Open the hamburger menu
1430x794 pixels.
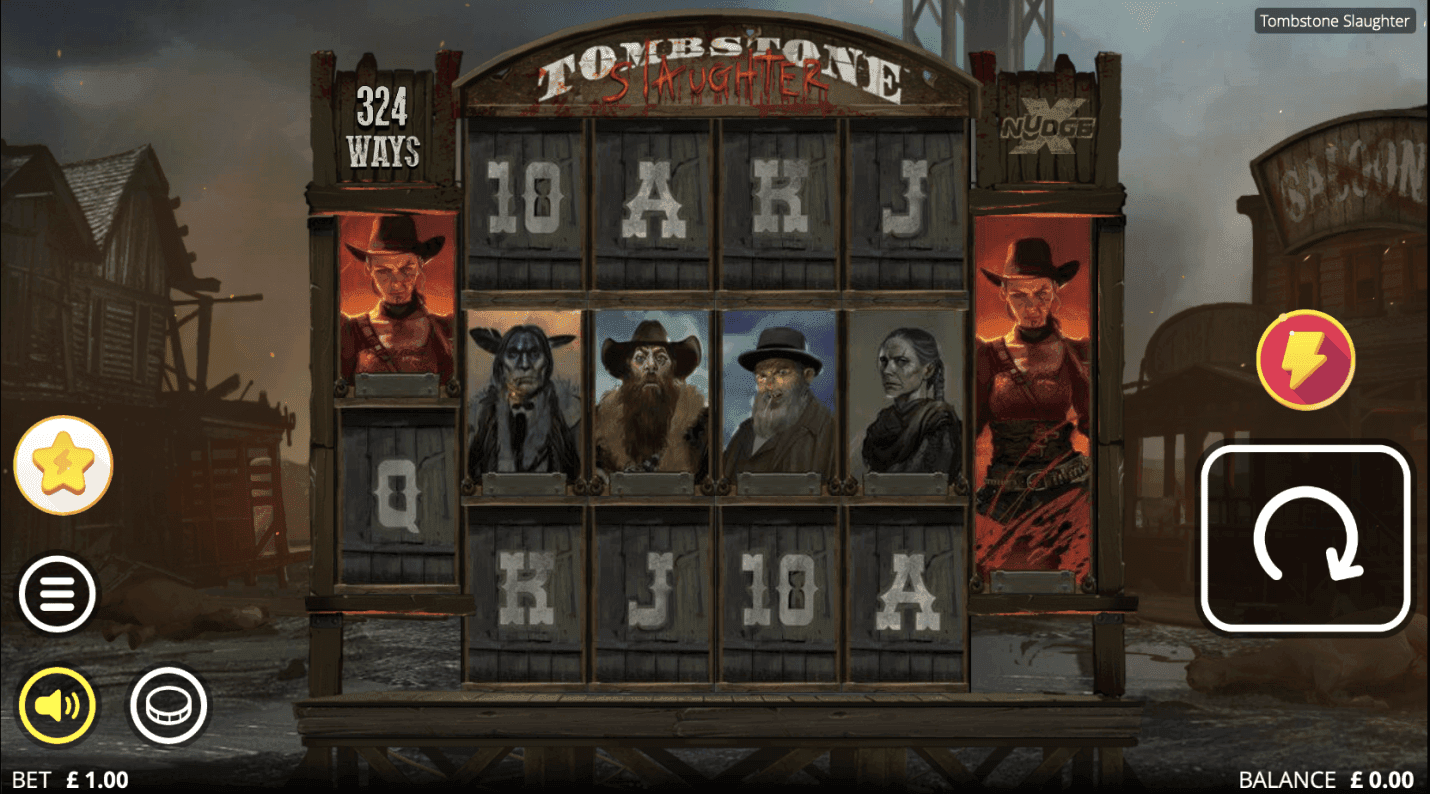[x=57, y=592]
